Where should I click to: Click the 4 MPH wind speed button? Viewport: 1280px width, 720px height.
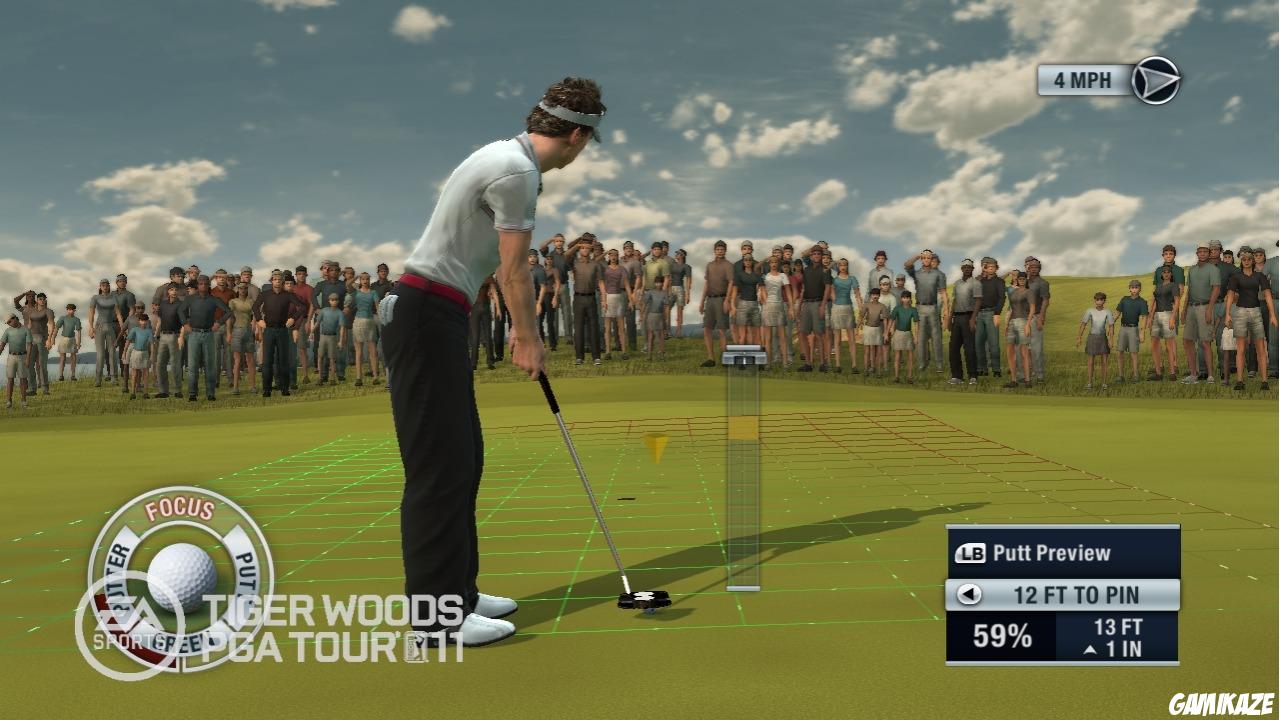coord(1080,82)
